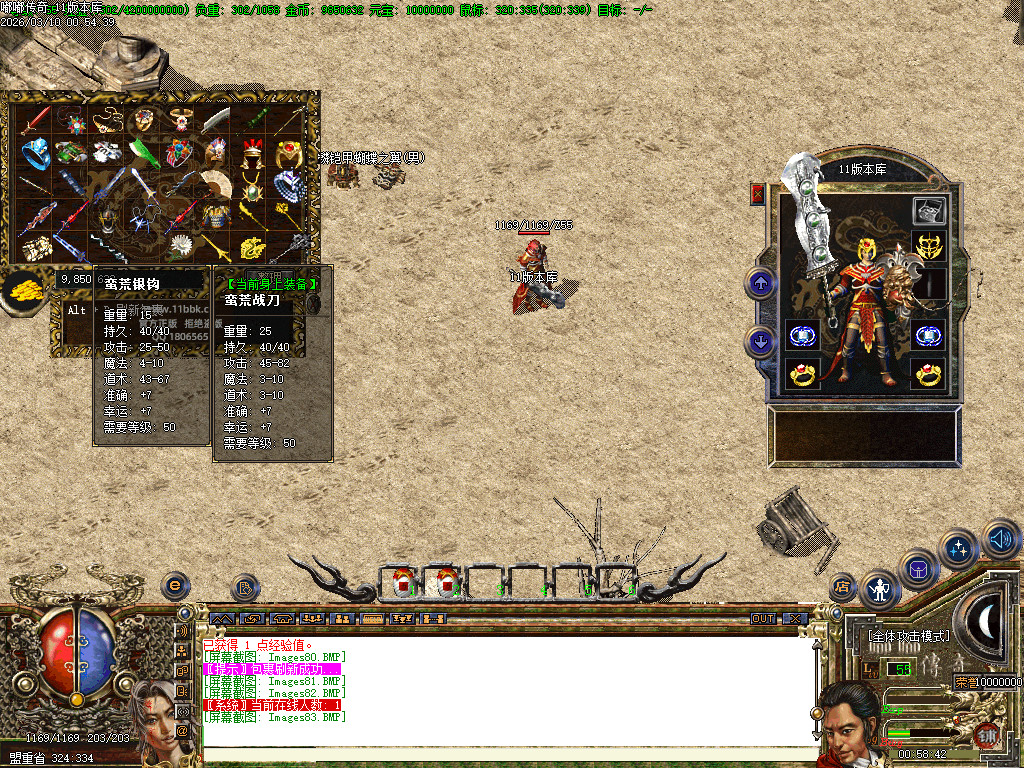Open the shop (店) round button
The image size is (1024, 768).
click(x=843, y=586)
